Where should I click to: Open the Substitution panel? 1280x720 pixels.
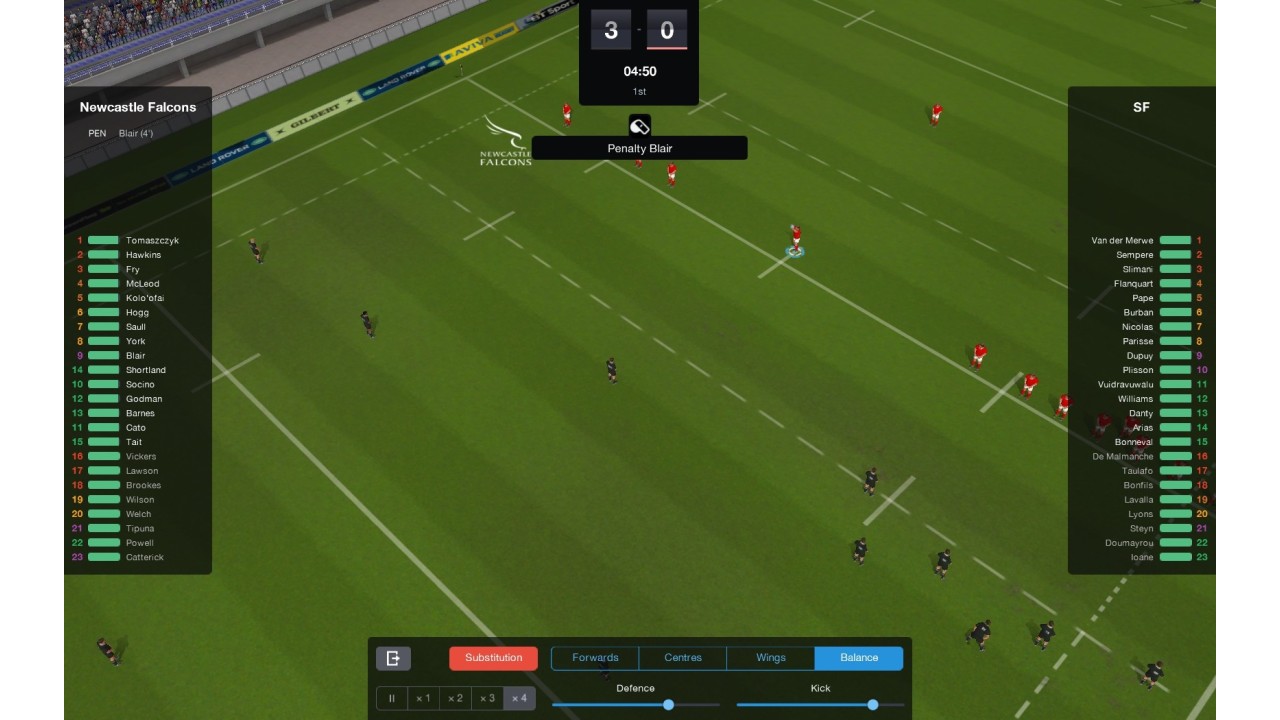coord(493,658)
